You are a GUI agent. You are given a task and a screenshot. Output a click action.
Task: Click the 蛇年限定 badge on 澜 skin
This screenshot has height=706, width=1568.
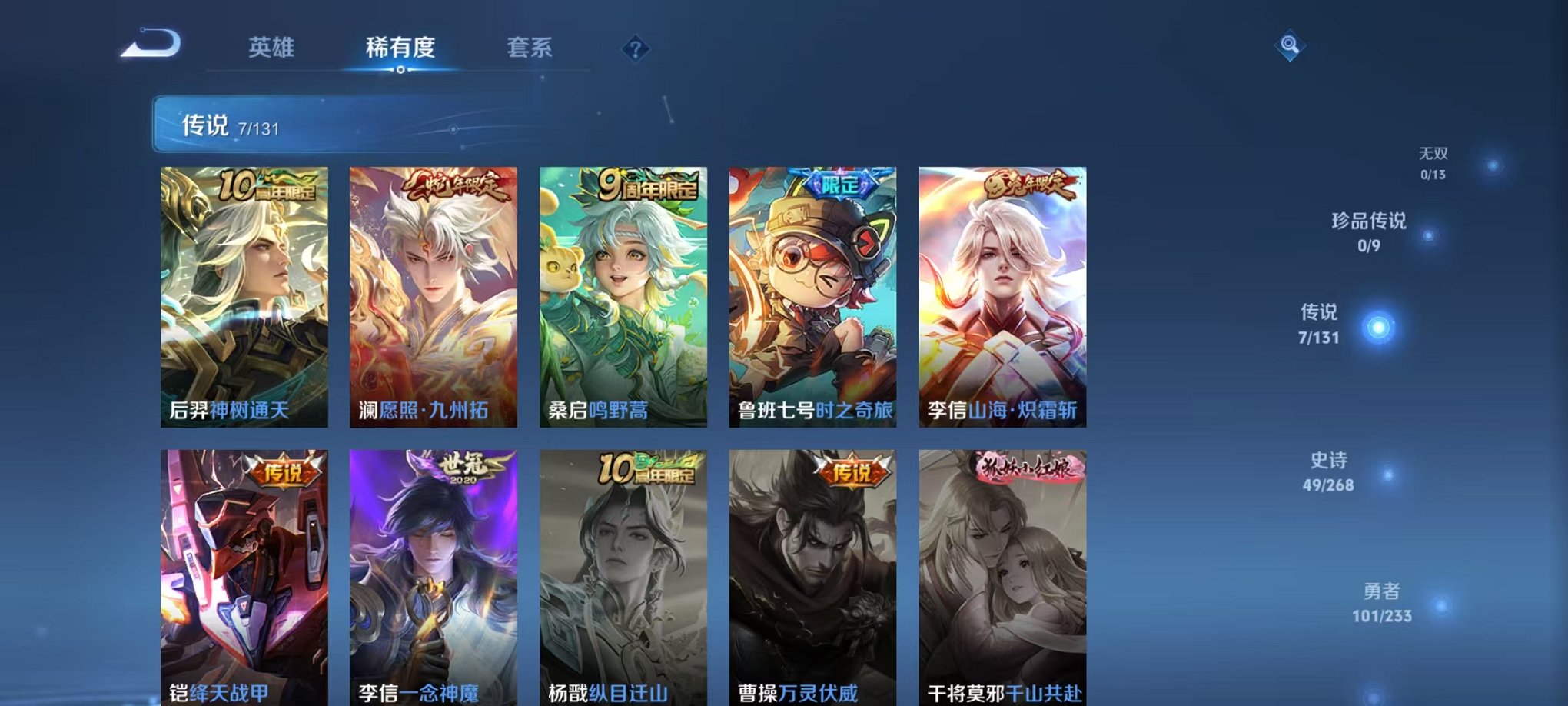click(457, 185)
